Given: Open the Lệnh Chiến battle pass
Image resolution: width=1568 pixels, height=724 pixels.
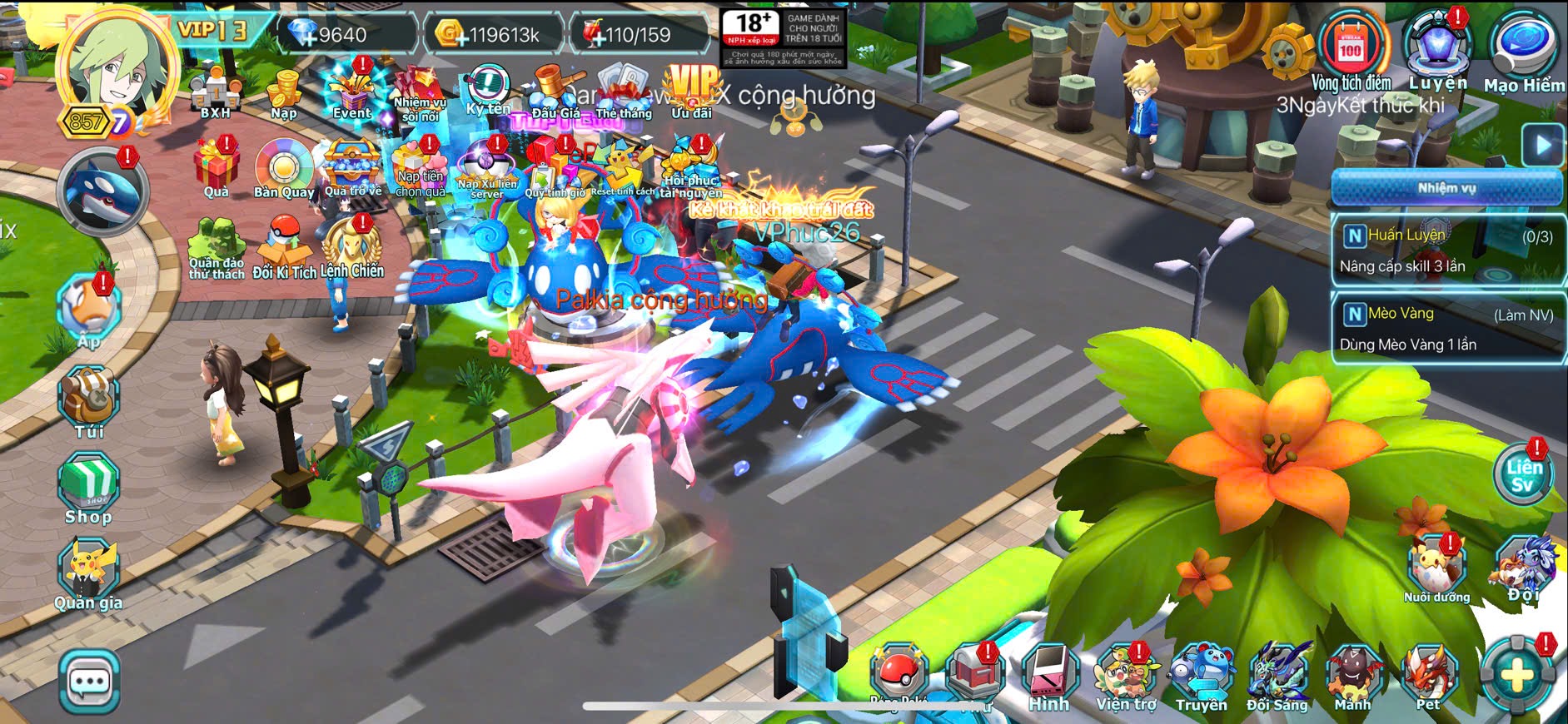Looking at the screenshot, I should click(x=351, y=250).
